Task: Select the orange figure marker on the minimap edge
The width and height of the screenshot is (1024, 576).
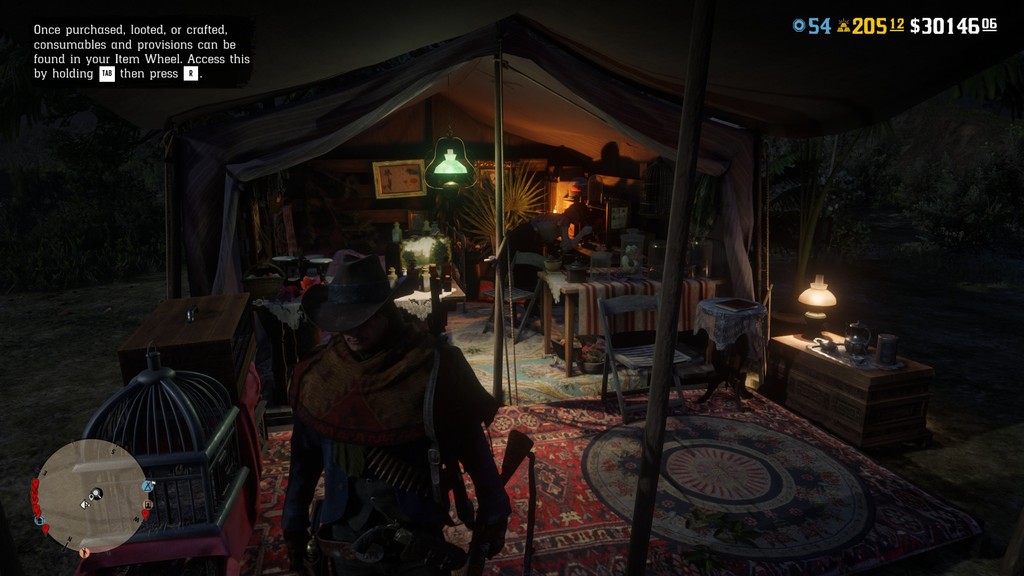Action: click(84, 551)
